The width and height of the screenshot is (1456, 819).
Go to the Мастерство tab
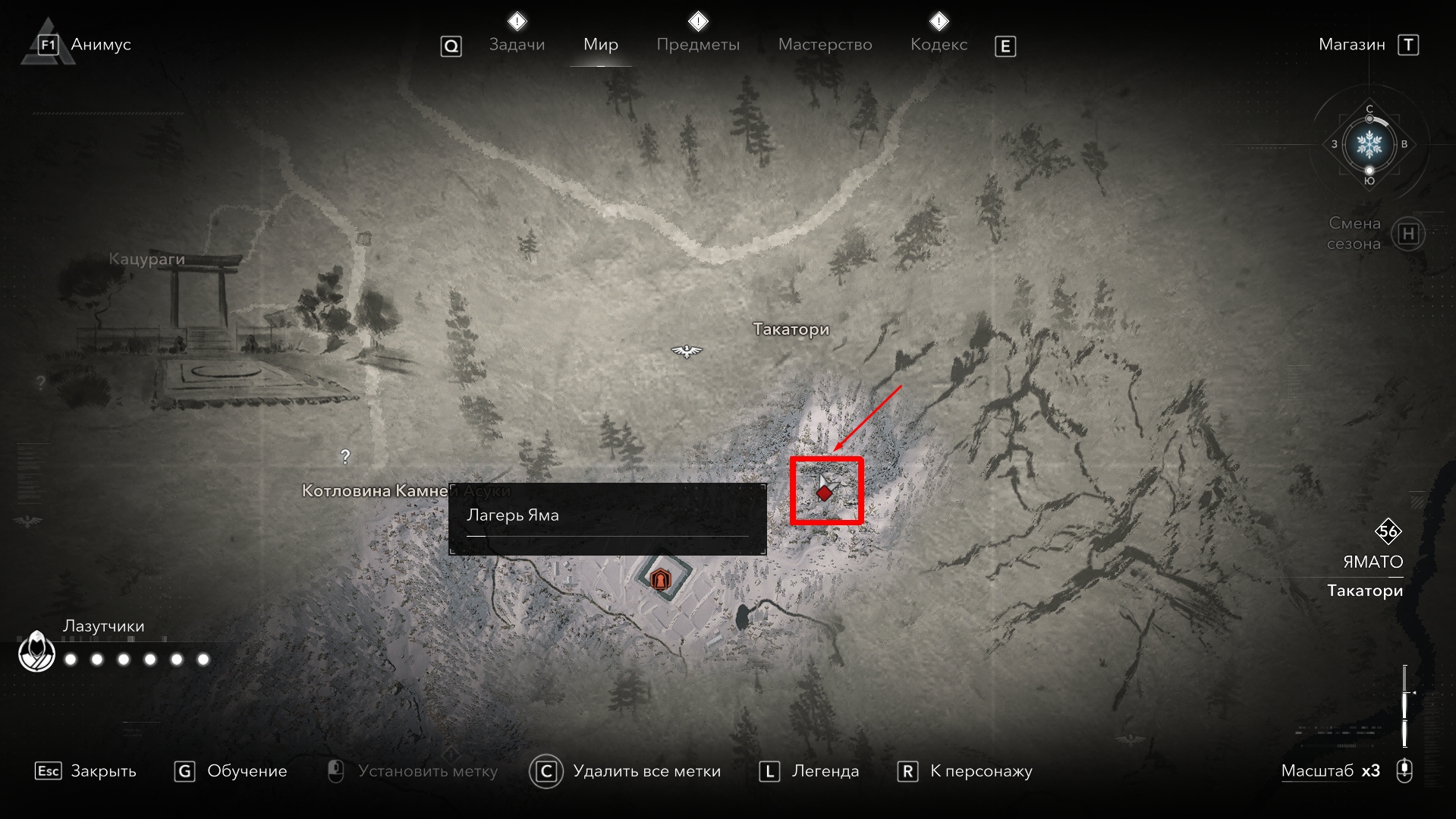[825, 45]
